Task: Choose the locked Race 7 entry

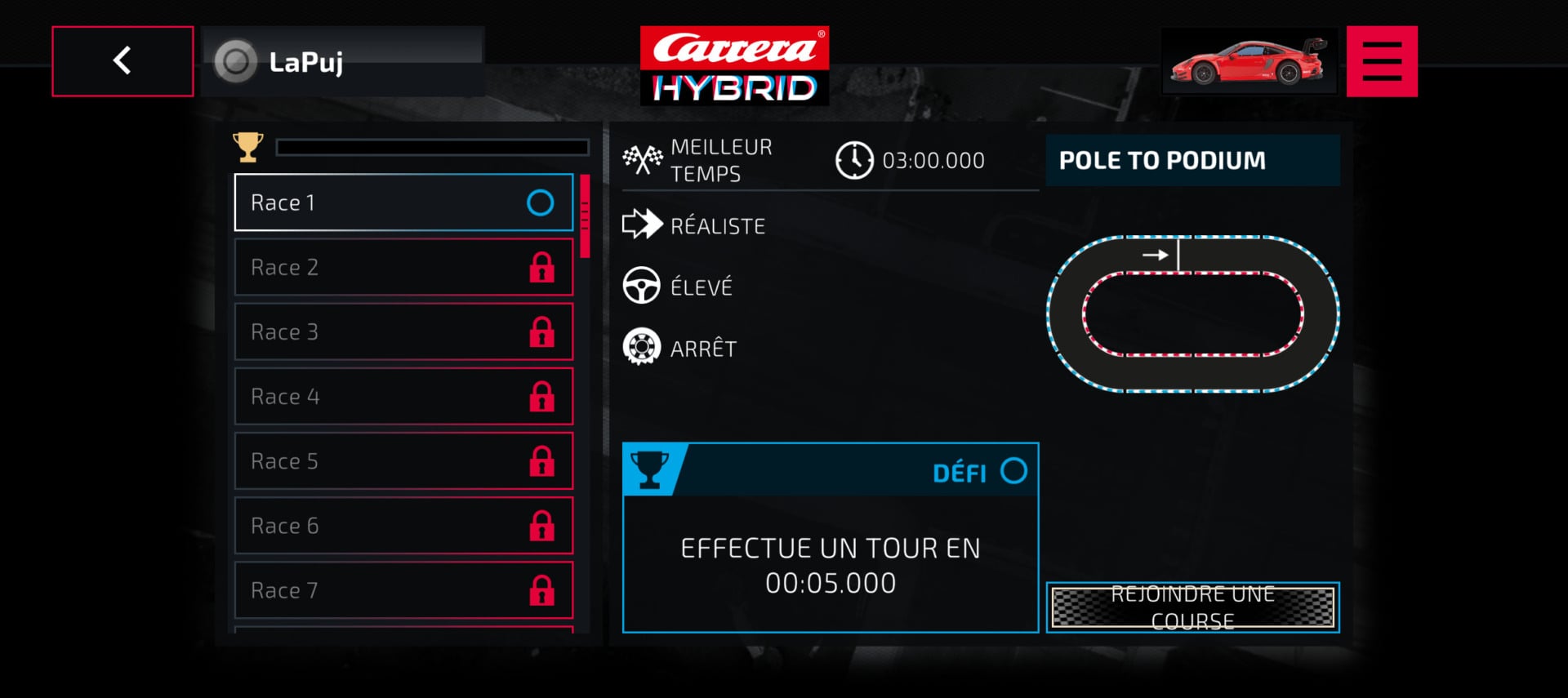Action: [403, 589]
